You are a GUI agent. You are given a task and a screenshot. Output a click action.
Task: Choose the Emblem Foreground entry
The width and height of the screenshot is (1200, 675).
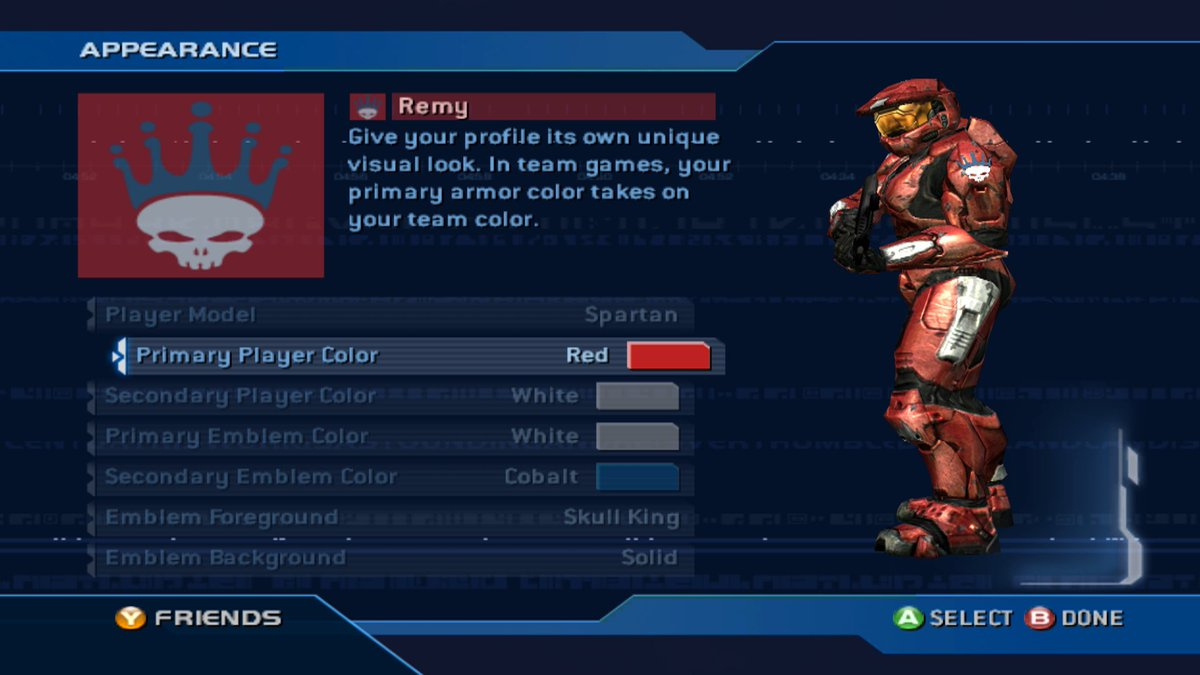tap(390, 517)
